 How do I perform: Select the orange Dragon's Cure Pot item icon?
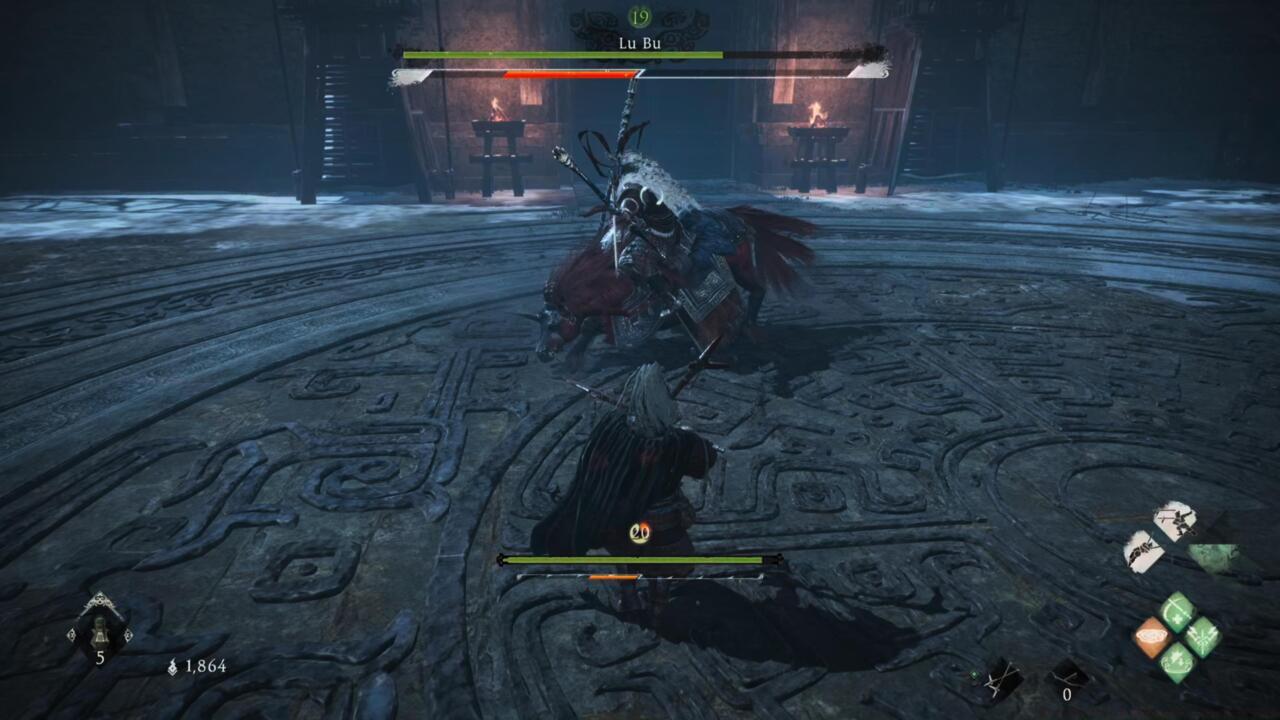point(1153,635)
